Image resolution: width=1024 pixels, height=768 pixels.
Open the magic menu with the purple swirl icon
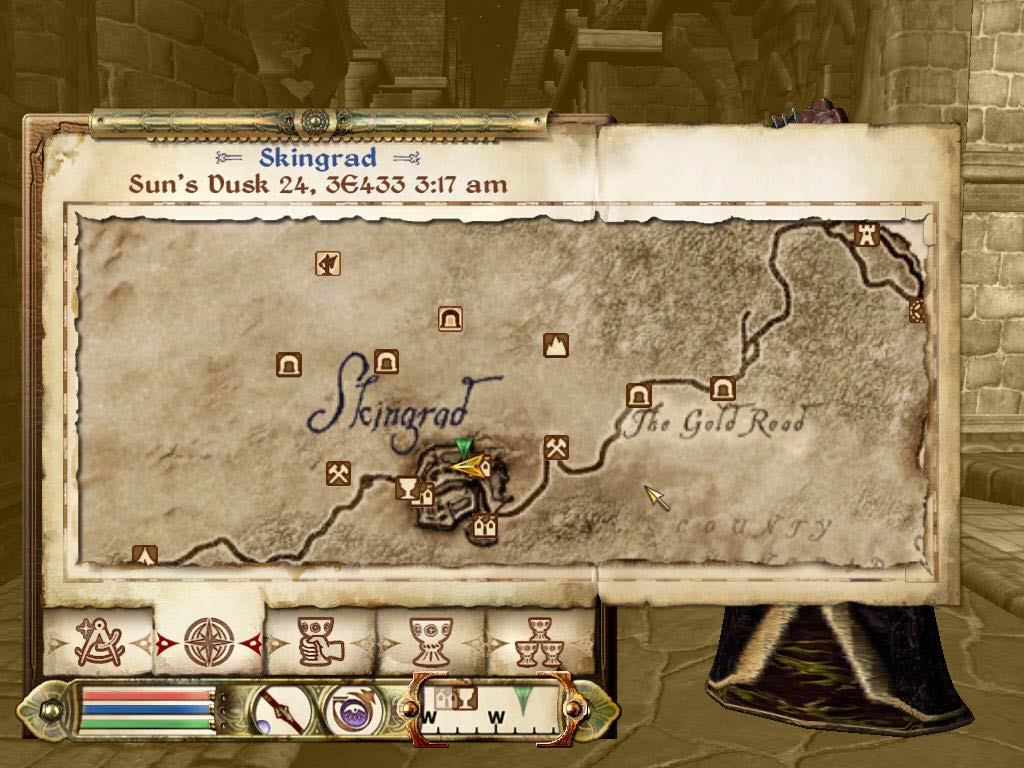pyautogui.click(x=352, y=711)
